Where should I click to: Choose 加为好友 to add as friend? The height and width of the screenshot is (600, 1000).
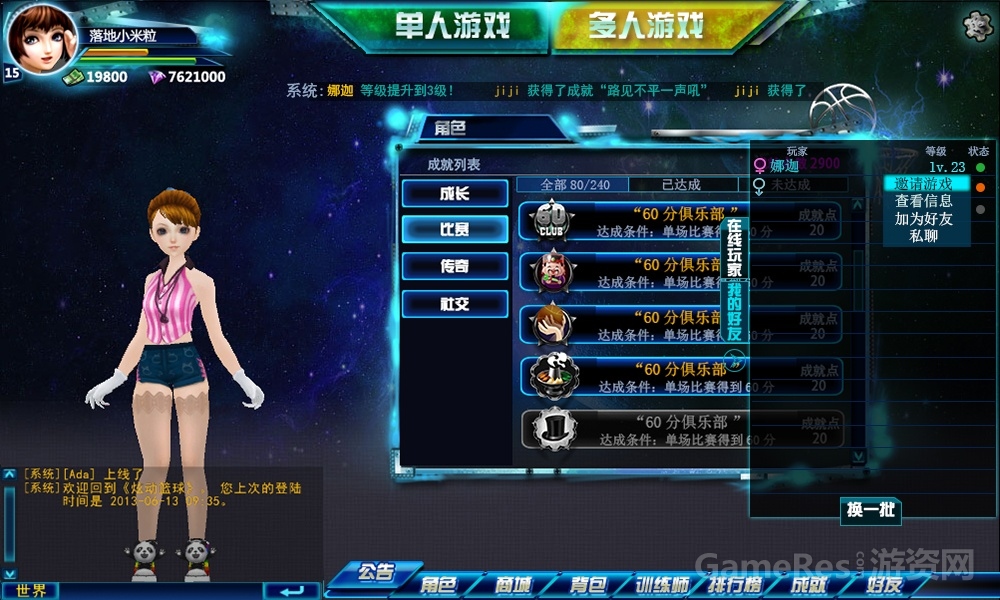[924, 219]
